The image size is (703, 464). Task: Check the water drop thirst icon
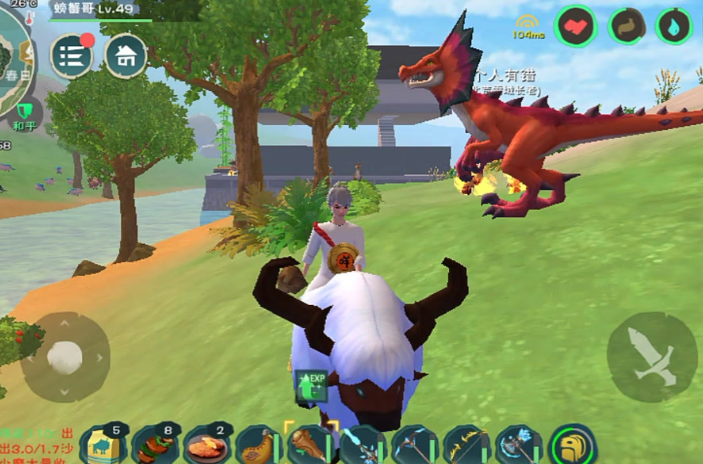(x=674, y=26)
